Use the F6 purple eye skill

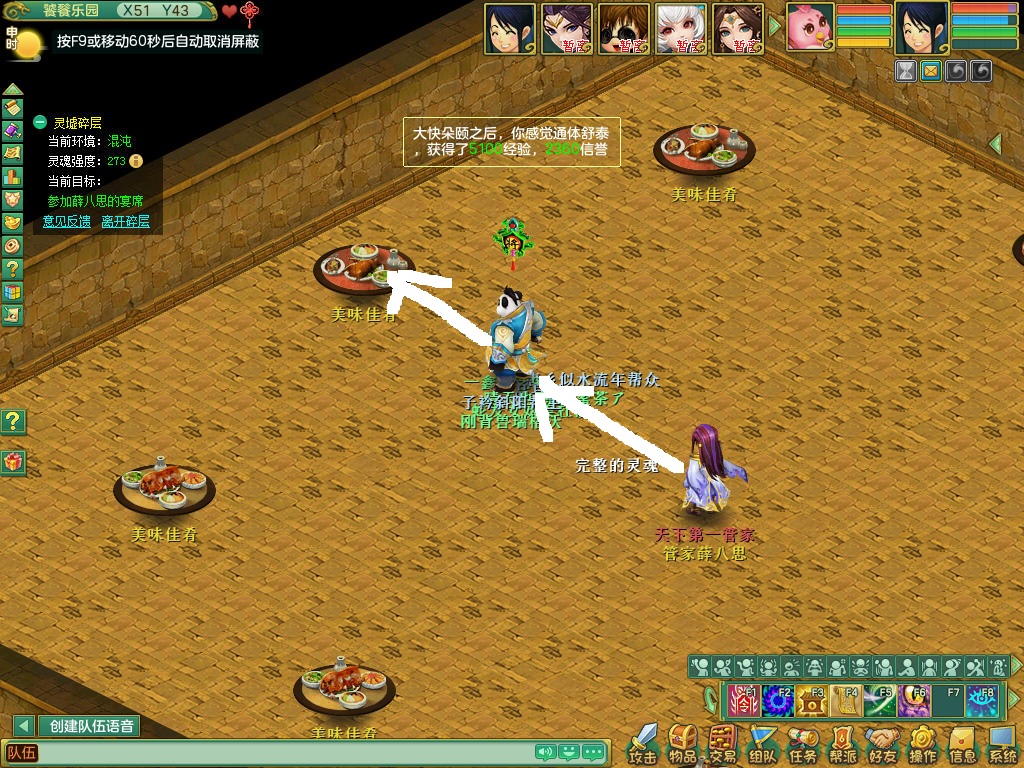point(914,700)
